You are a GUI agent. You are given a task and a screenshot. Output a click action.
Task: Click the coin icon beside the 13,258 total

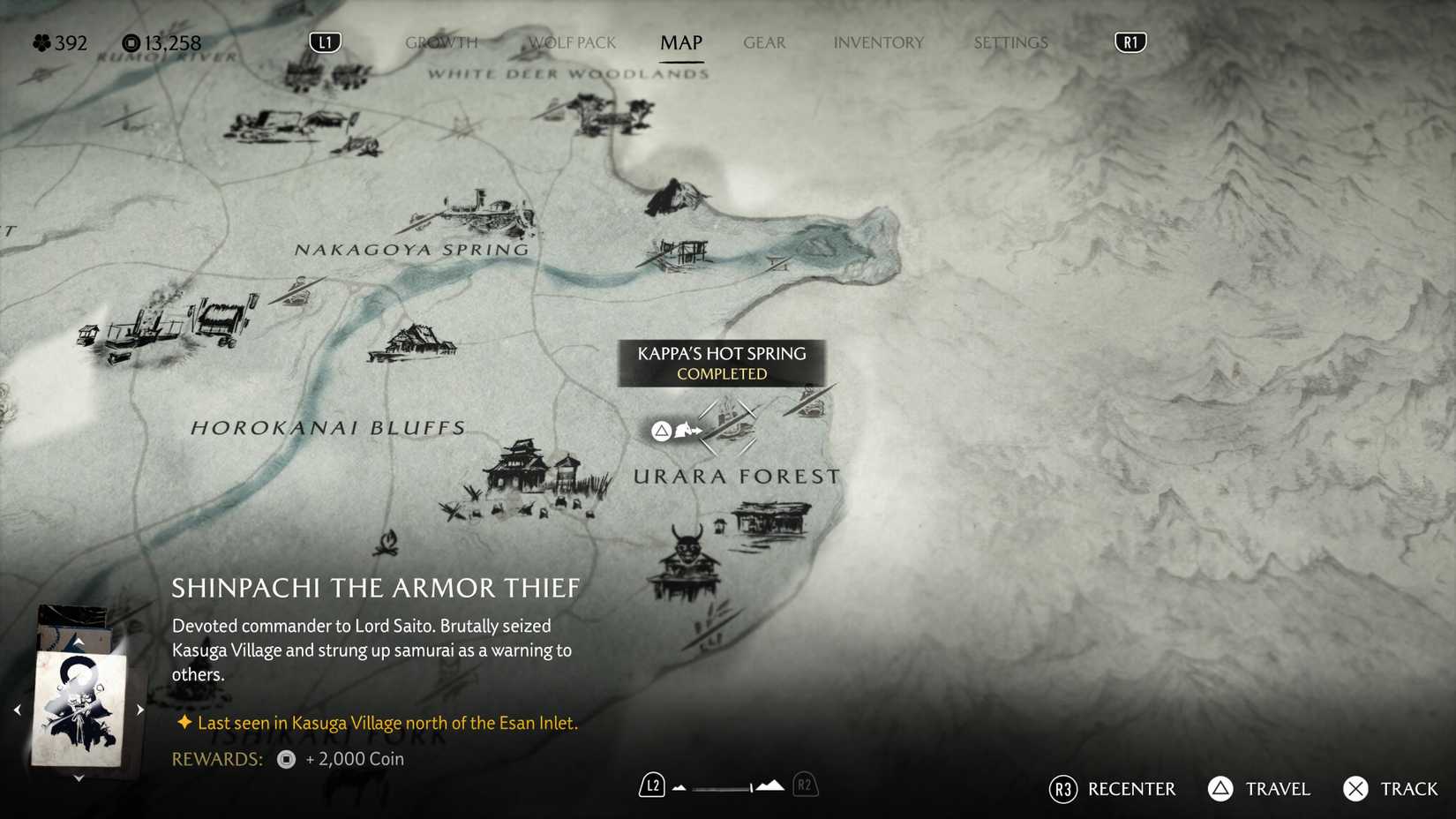click(130, 41)
